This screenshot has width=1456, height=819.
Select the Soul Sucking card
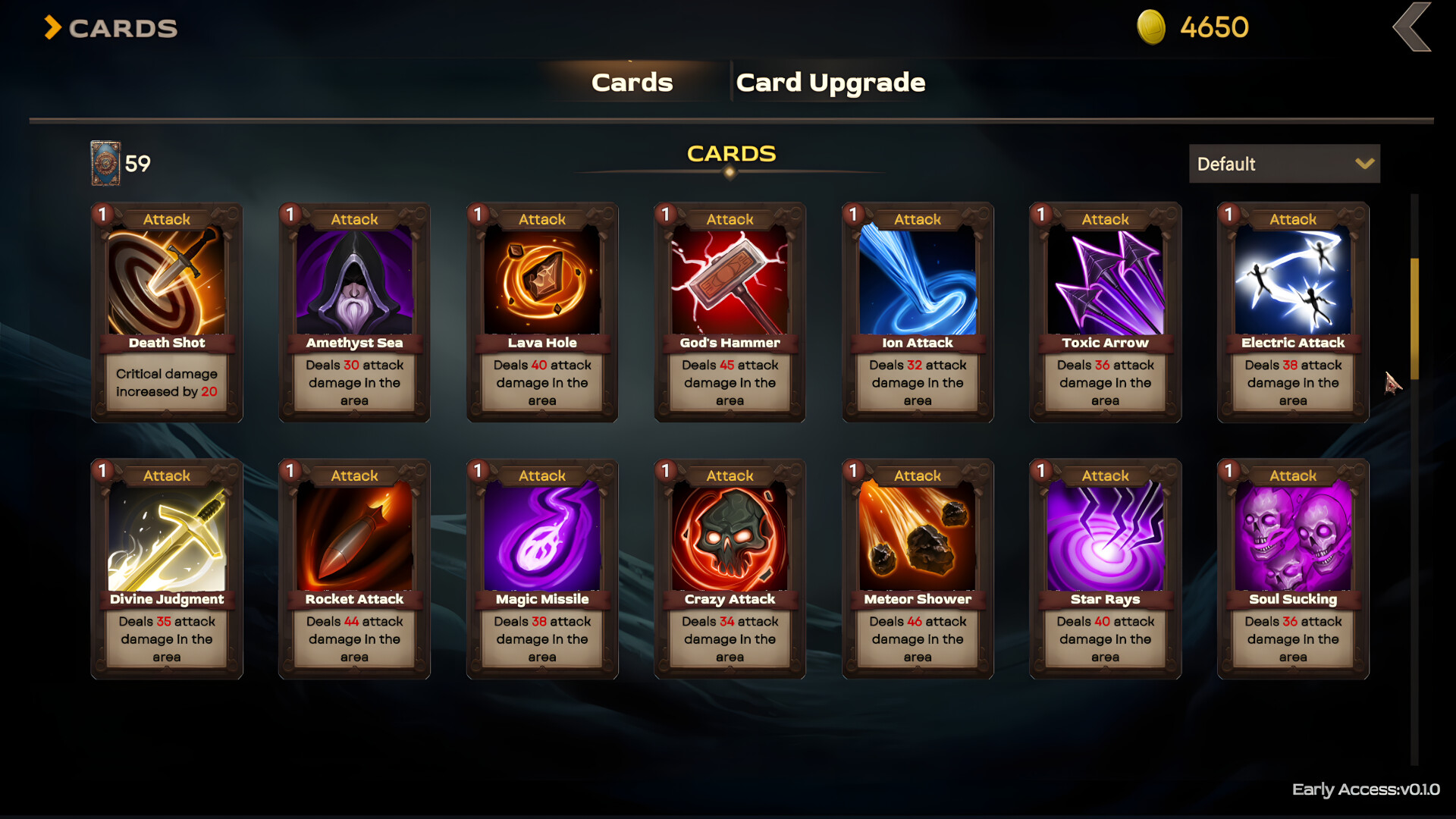[1291, 567]
